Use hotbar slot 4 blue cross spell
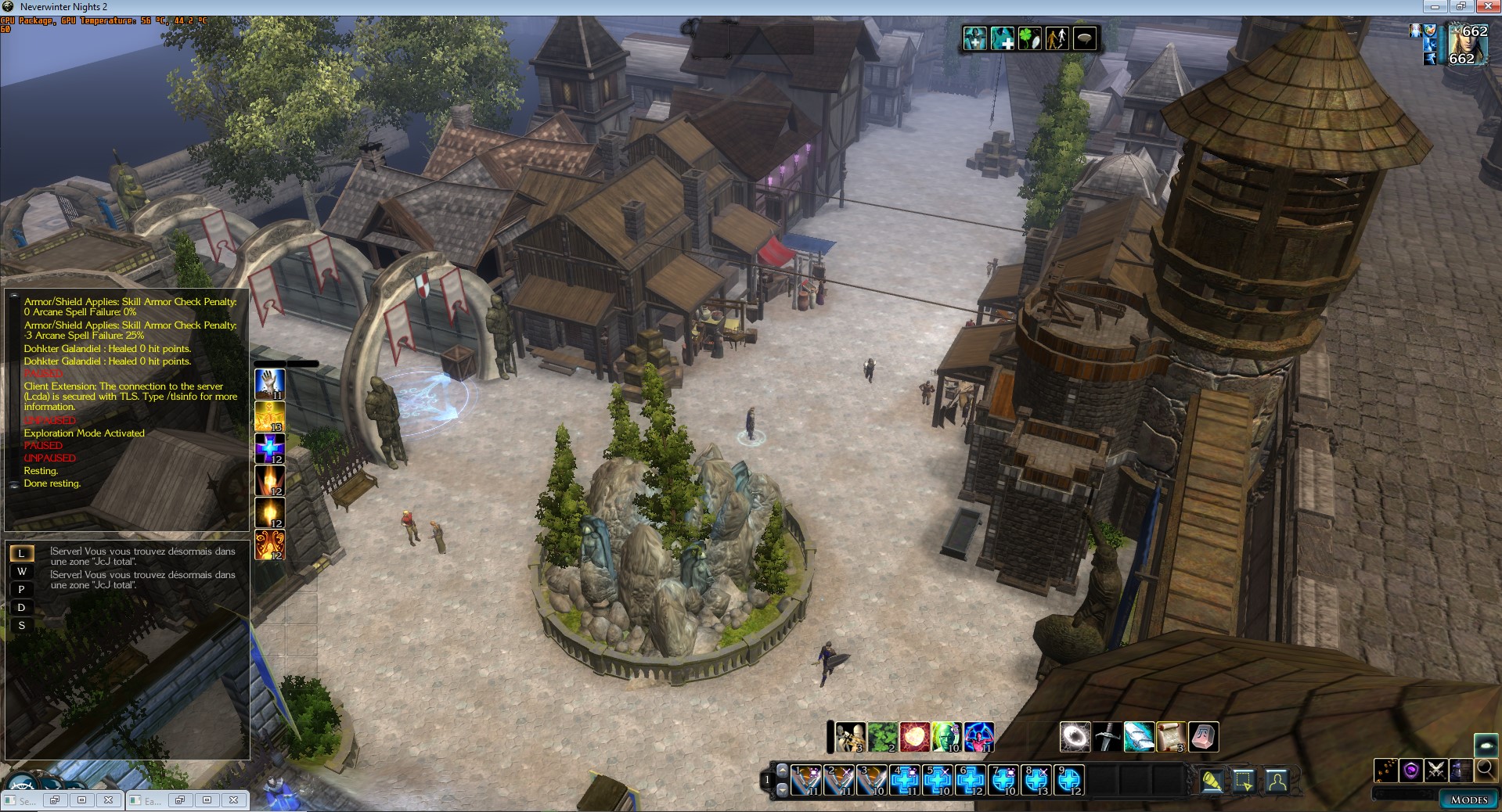This screenshot has width=1502, height=812. click(905, 780)
